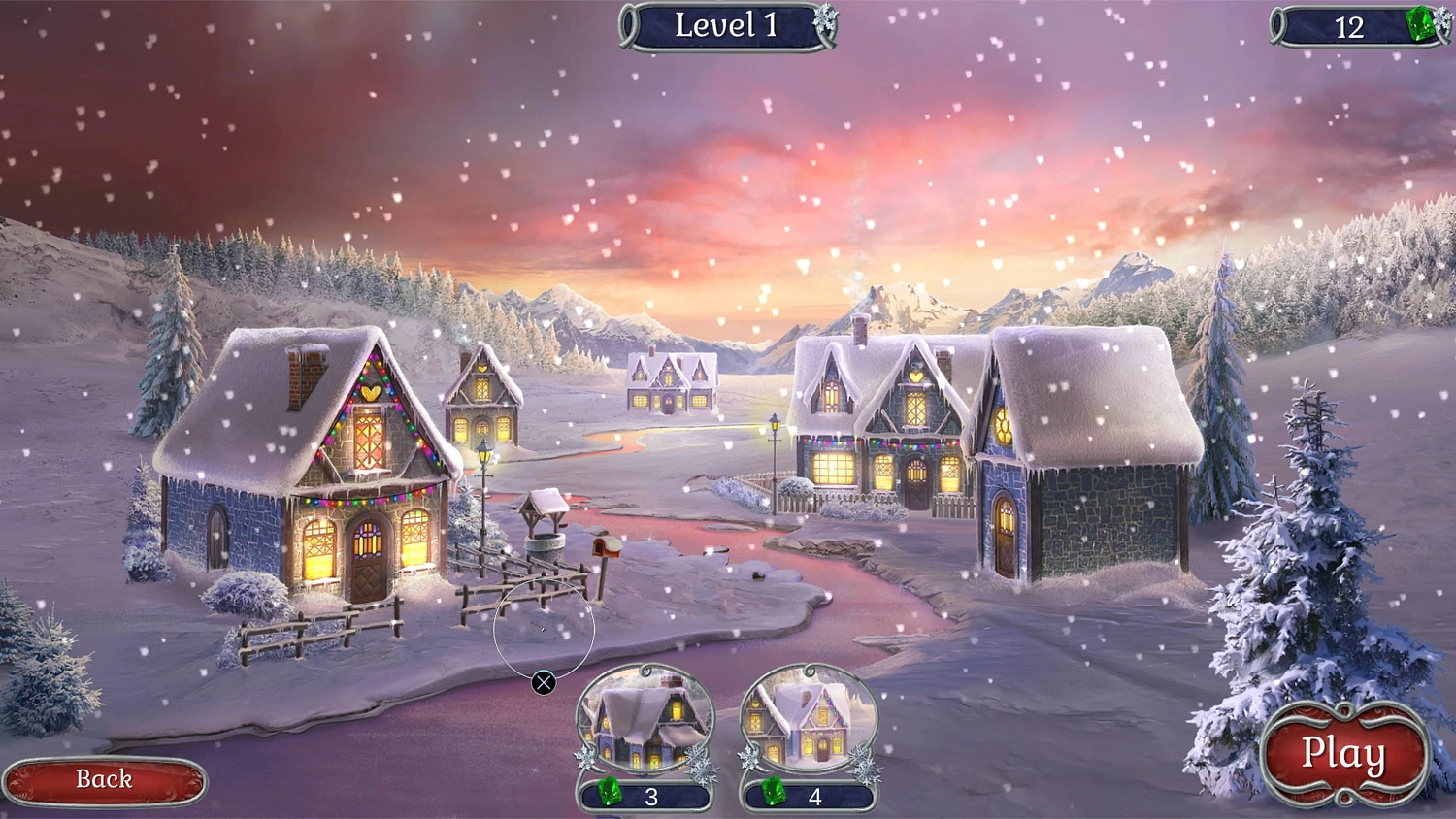Click the snowflake ornament on the Level 1 banner
Image resolution: width=1456 pixels, height=819 pixels.
point(824,17)
